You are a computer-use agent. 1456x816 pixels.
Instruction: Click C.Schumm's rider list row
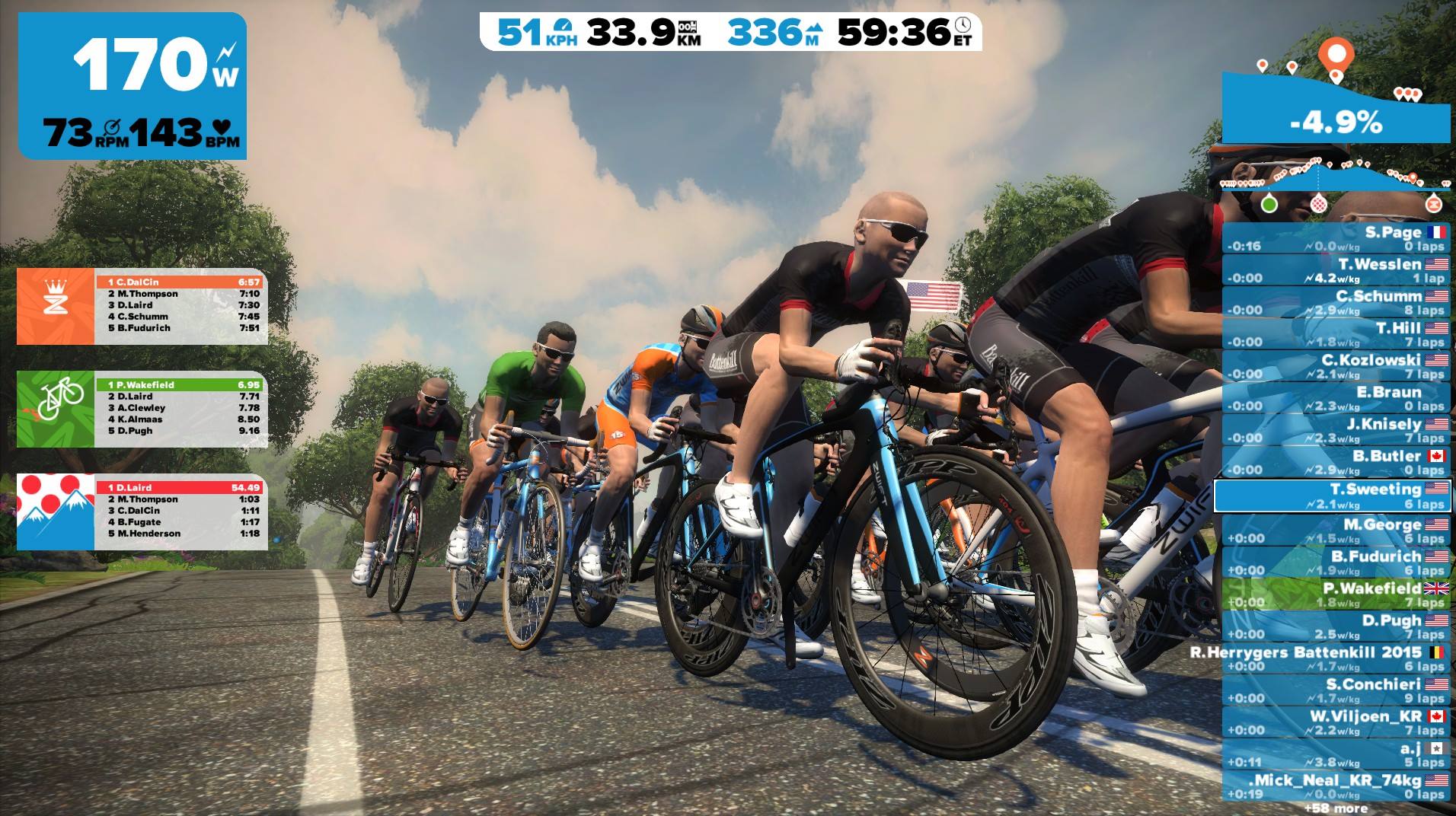point(1336,302)
